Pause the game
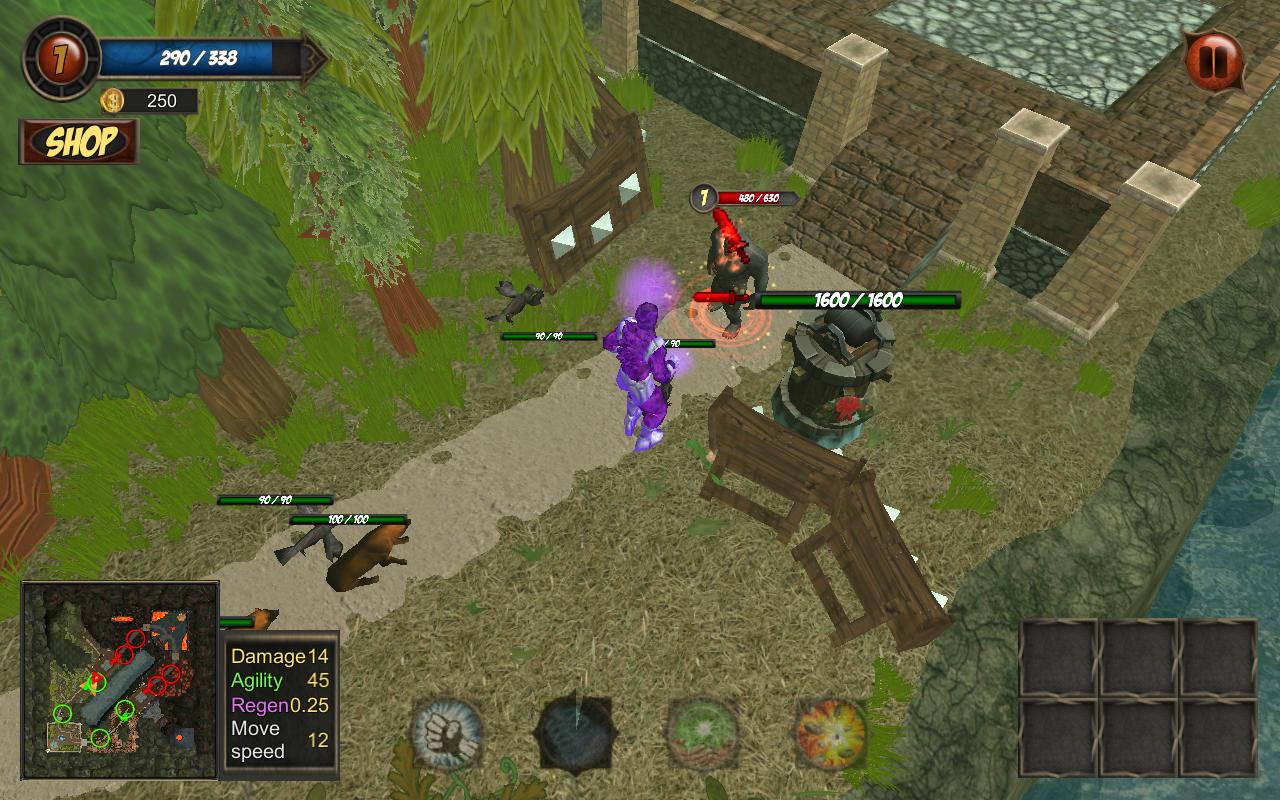 [1213, 62]
